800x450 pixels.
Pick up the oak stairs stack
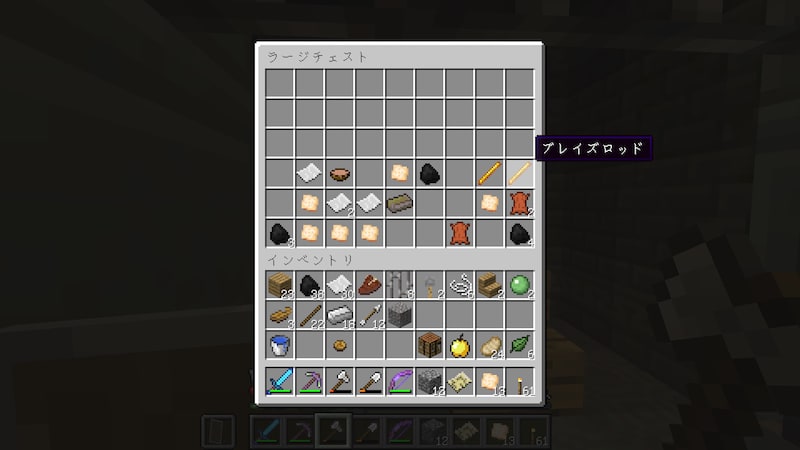[489, 286]
